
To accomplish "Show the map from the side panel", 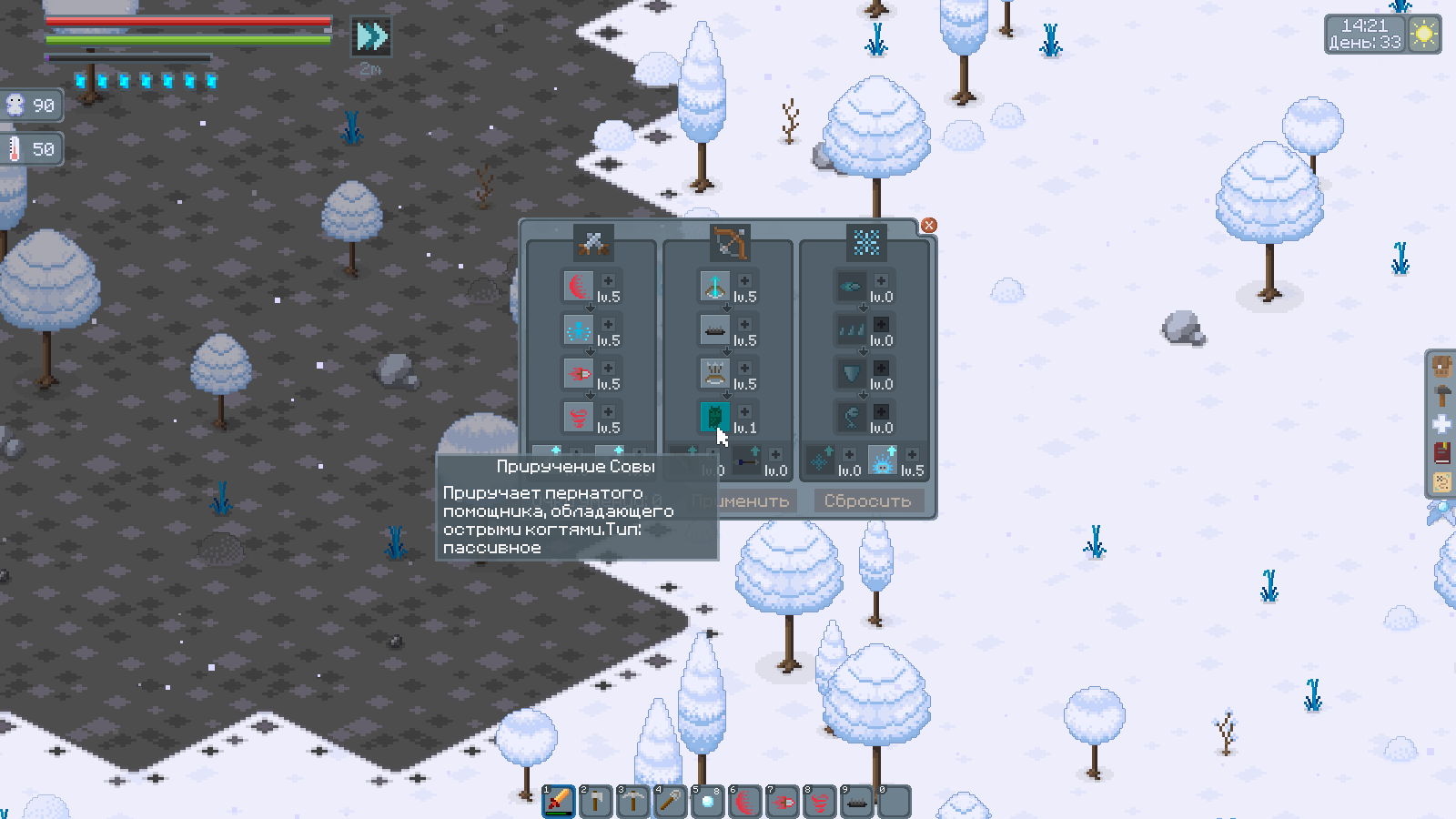I will tap(1442, 481).
